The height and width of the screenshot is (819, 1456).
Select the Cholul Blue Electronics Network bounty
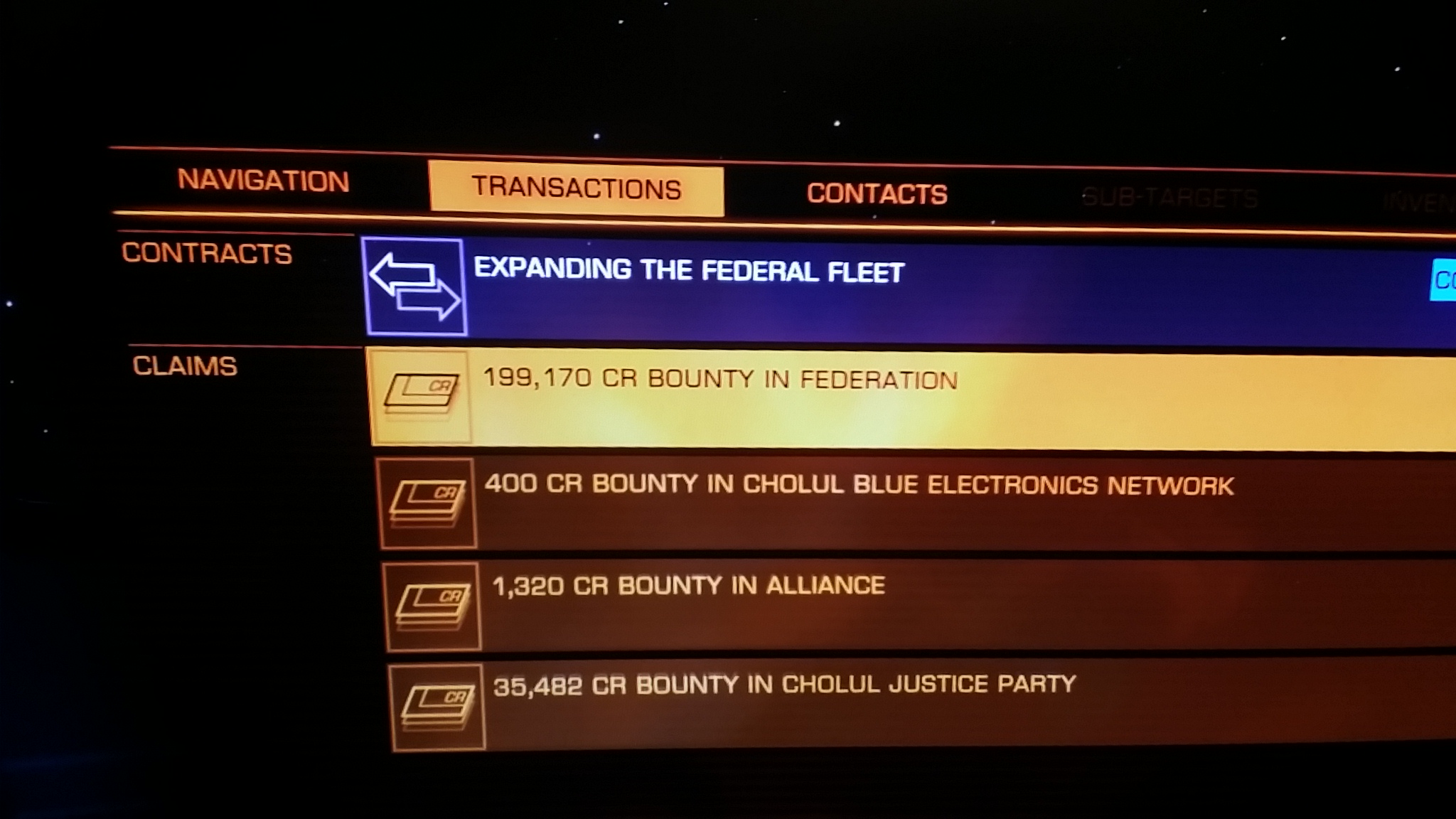(859, 486)
